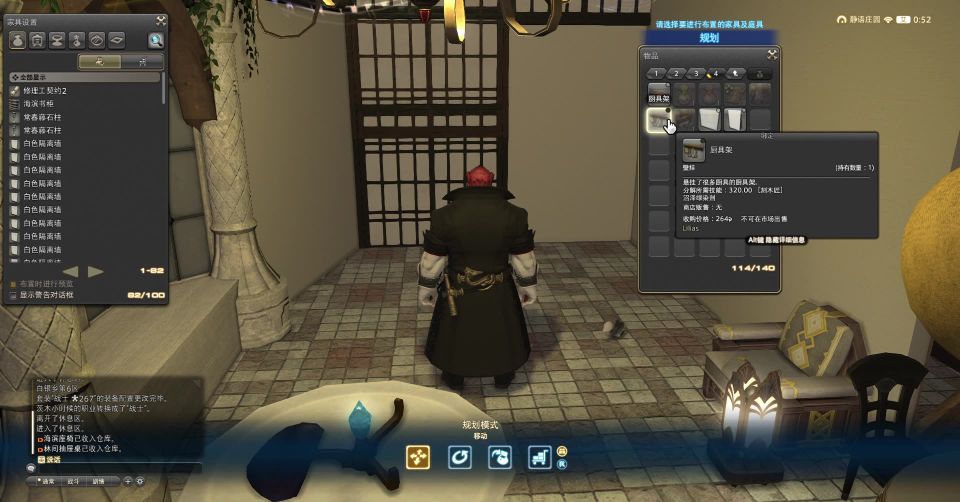Close the furniture settings panel
Viewport: 960px width, 502px height.
point(161,19)
